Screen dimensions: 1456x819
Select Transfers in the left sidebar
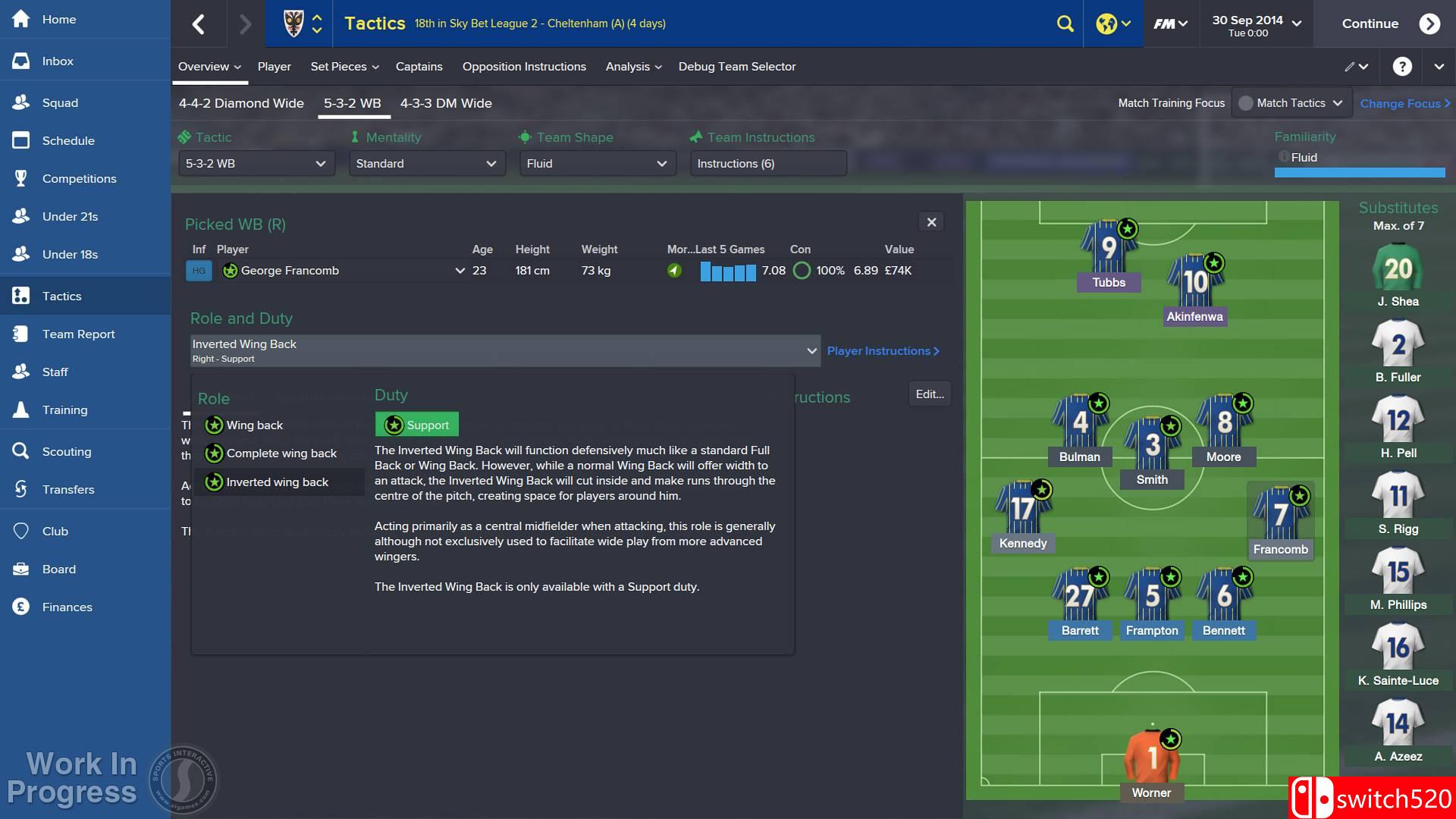(70, 489)
